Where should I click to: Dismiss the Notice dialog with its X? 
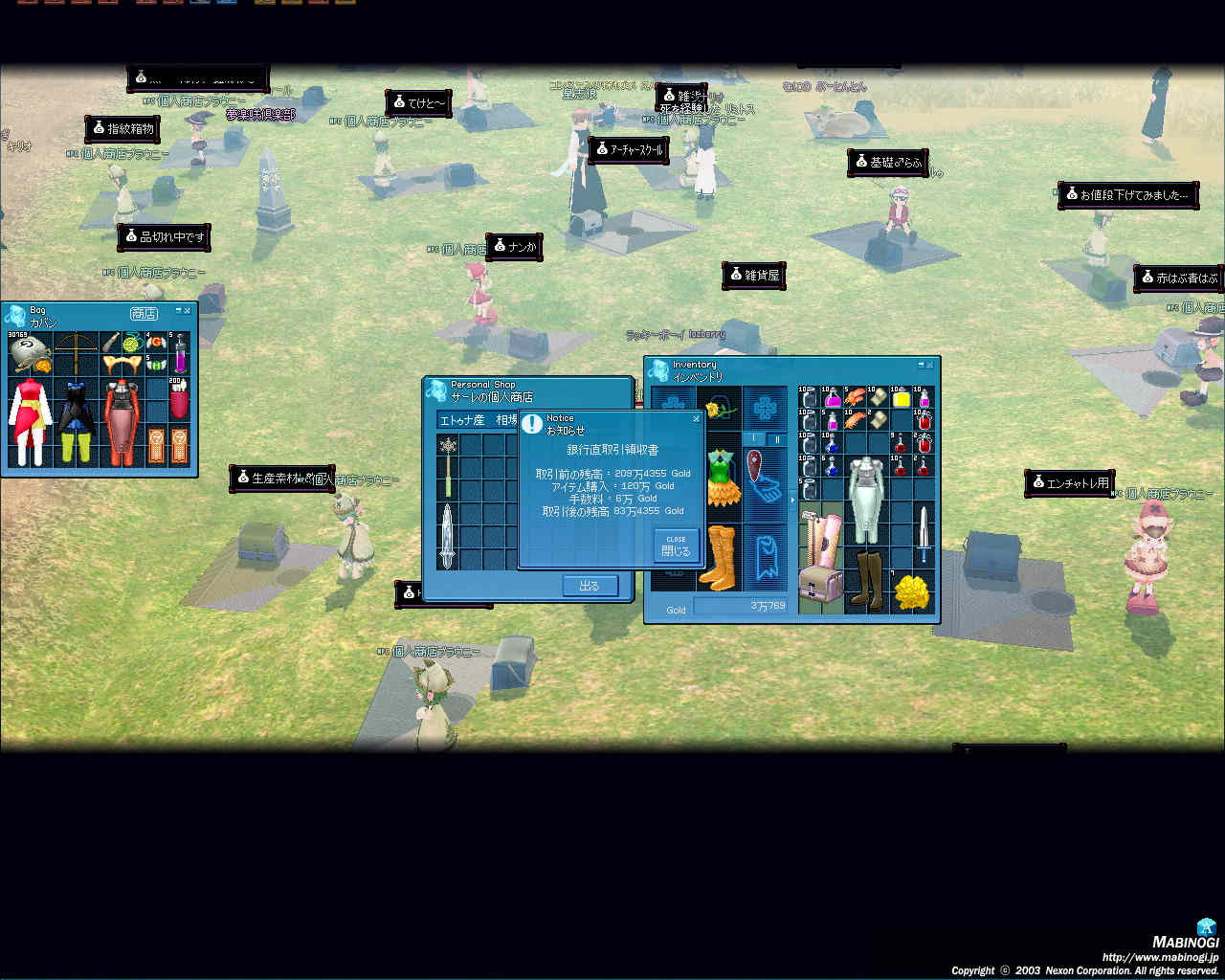click(x=696, y=418)
